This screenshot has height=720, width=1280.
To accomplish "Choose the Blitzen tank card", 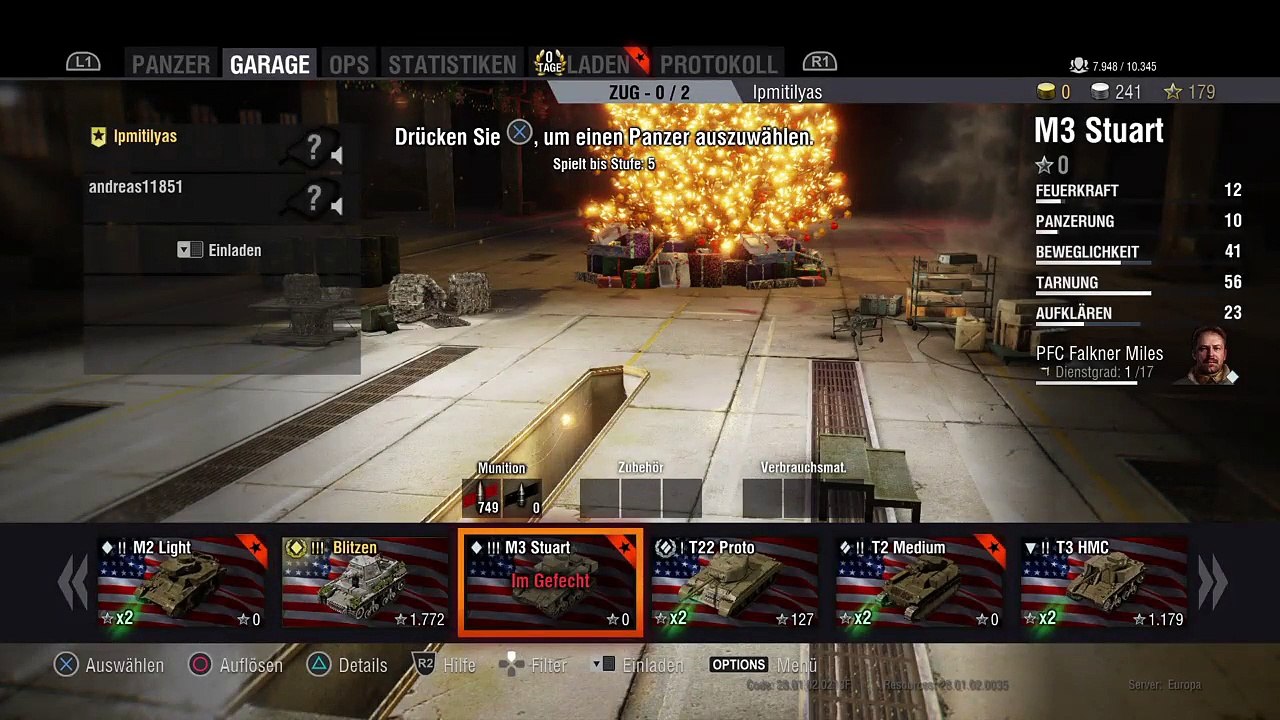I will point(365,583).
